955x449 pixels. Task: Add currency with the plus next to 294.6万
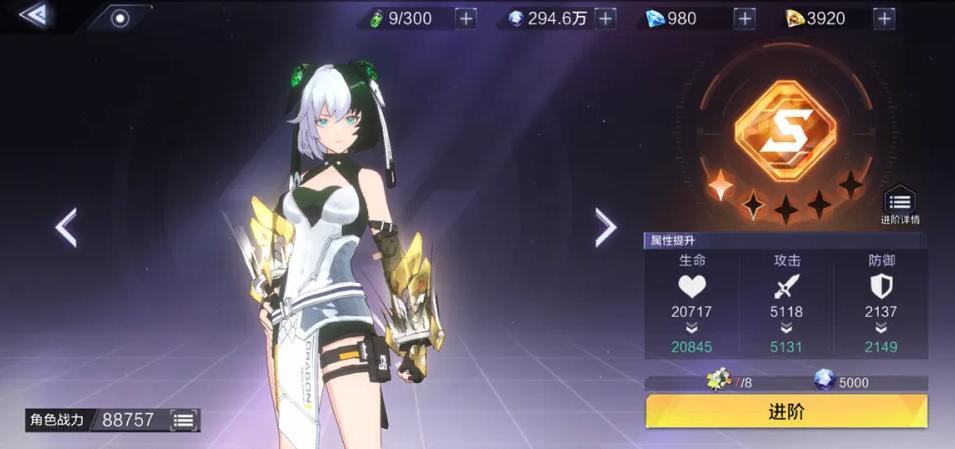click(x=606, y=18)
